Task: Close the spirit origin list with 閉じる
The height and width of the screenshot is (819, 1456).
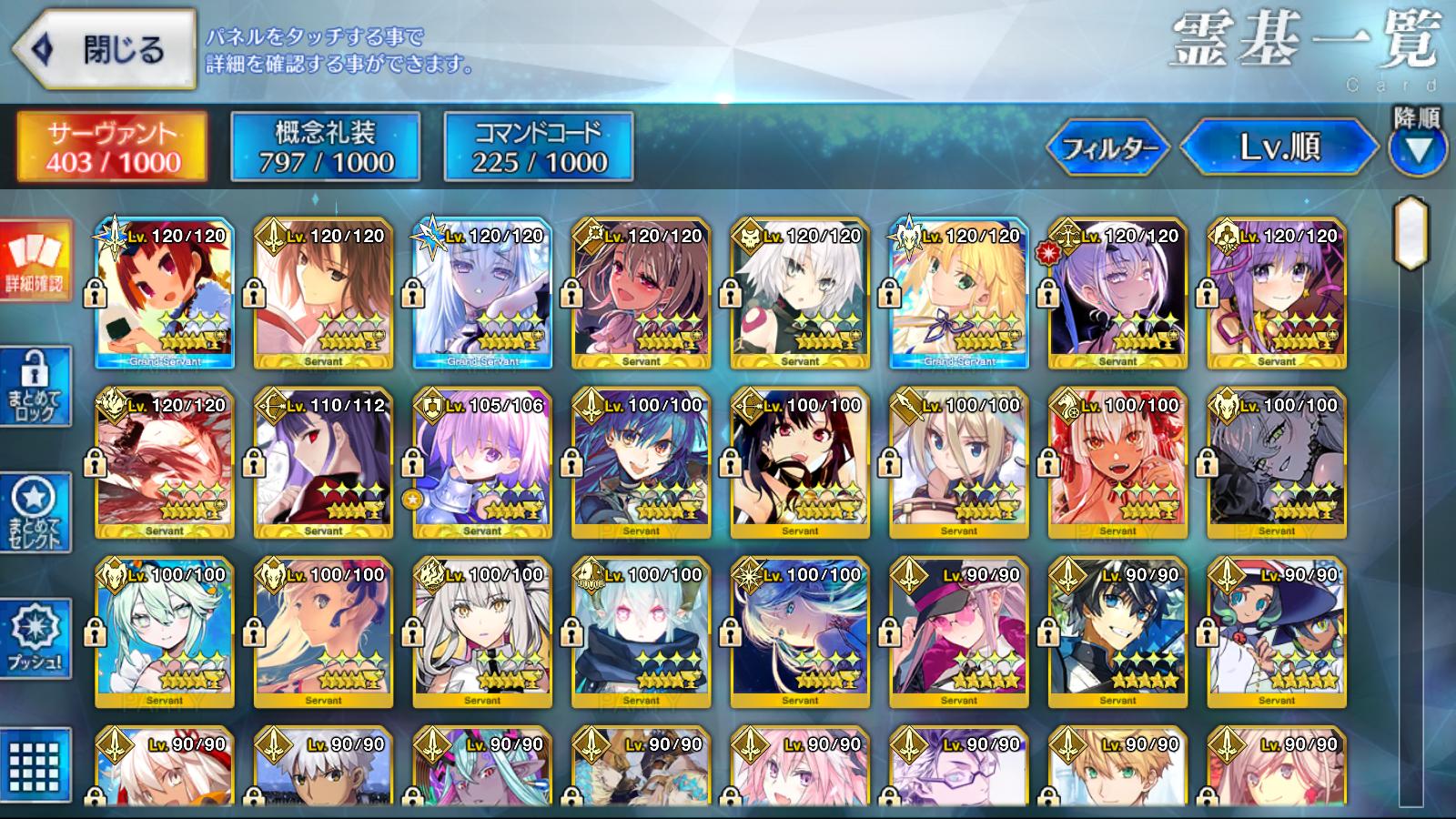Action: coord(105,50)
